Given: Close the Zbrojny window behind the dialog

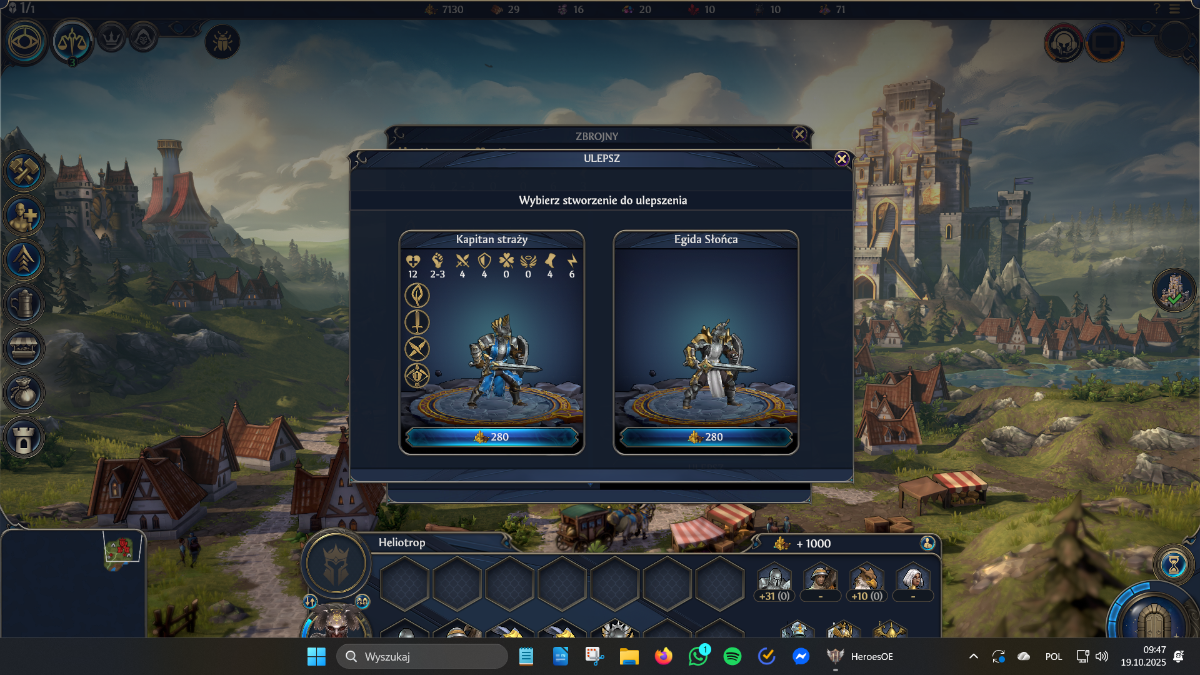Looking at the screenshot, I should tap(799, 134).
